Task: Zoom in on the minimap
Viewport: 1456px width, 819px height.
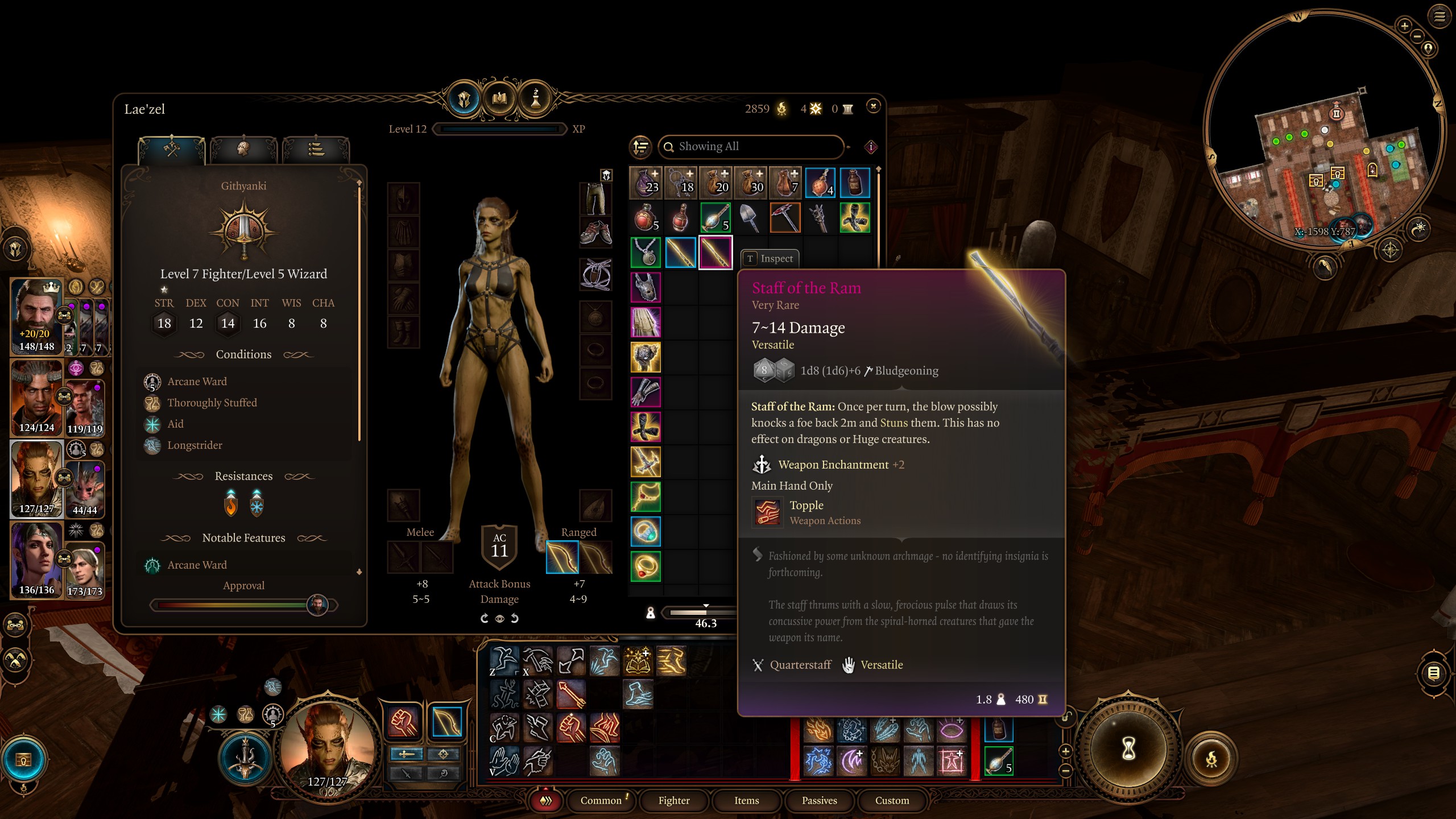Action: 1404,26
